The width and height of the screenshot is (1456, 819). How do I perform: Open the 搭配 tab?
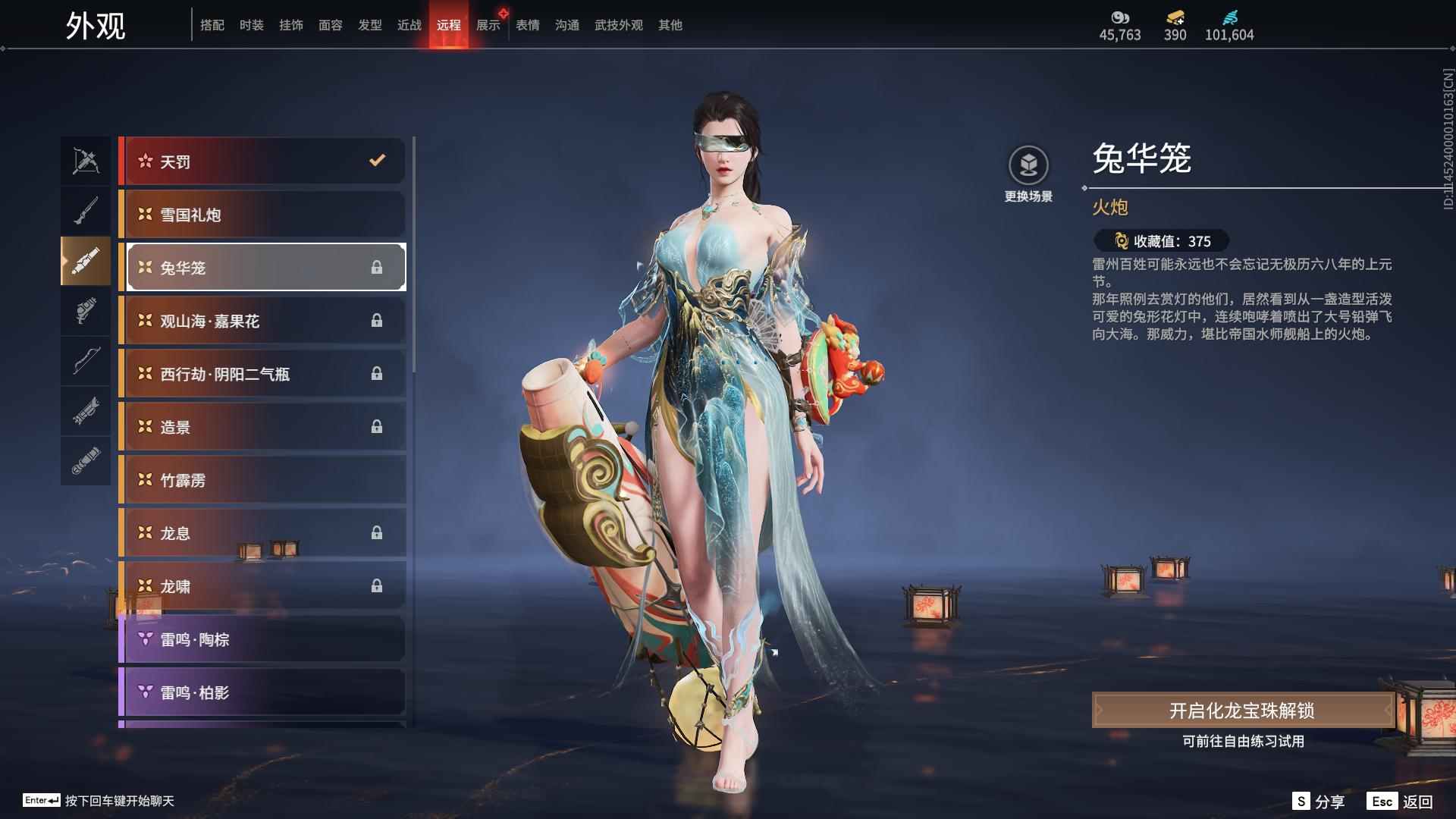pos(212,25)
